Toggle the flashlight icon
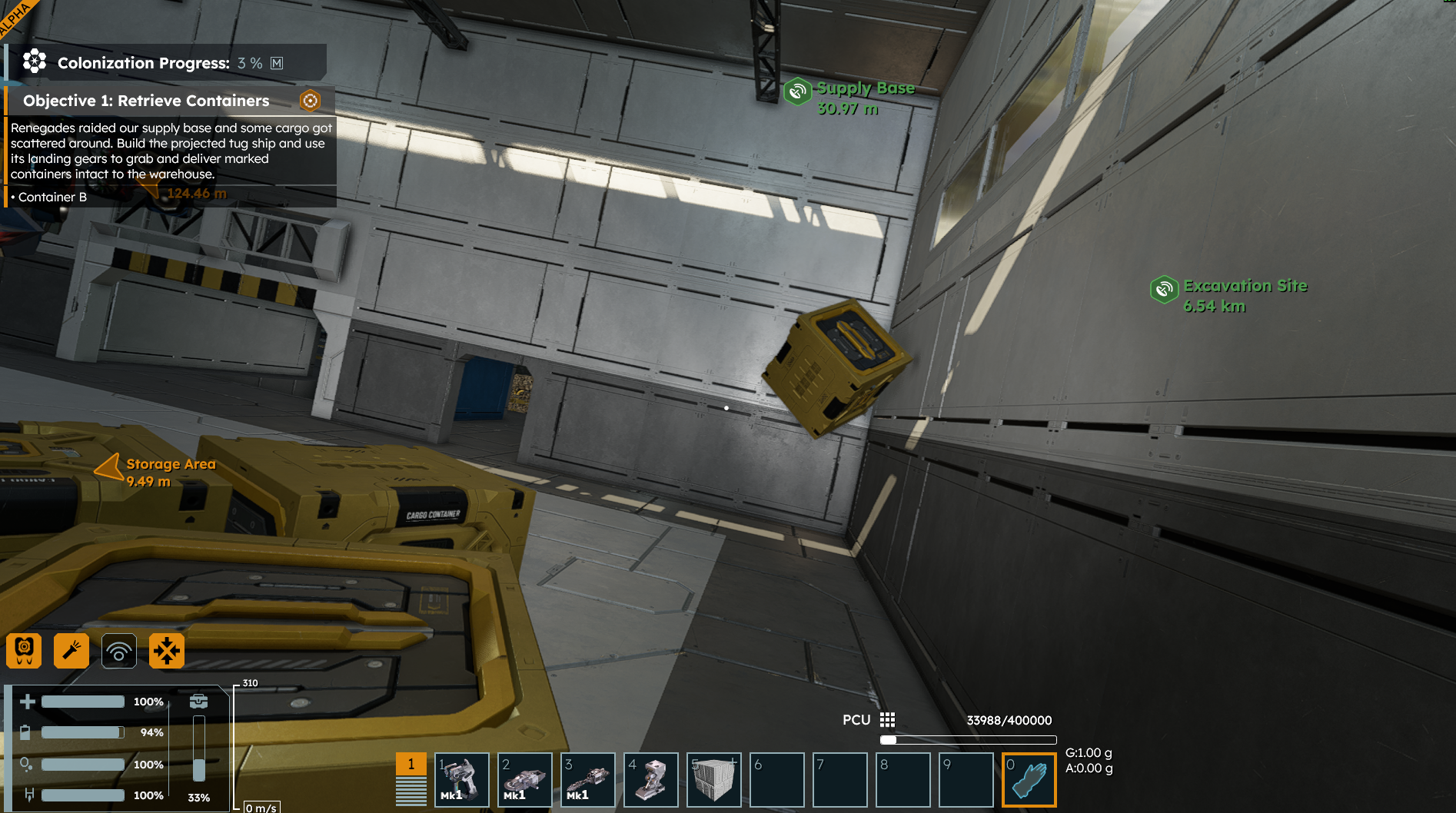 [x=71, y=651]
